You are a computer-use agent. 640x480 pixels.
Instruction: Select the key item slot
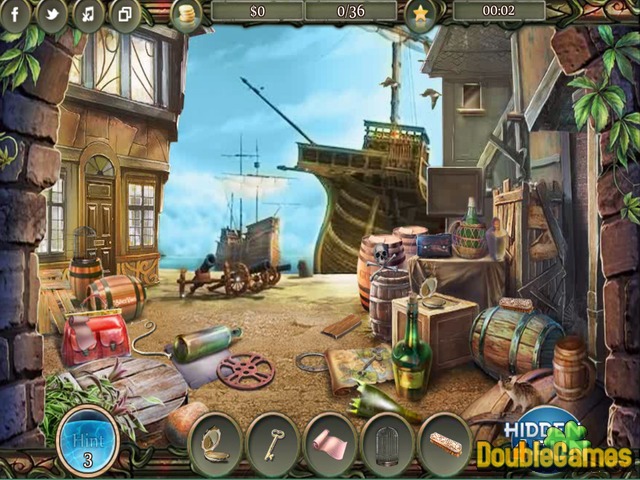[x=273, y=439]
